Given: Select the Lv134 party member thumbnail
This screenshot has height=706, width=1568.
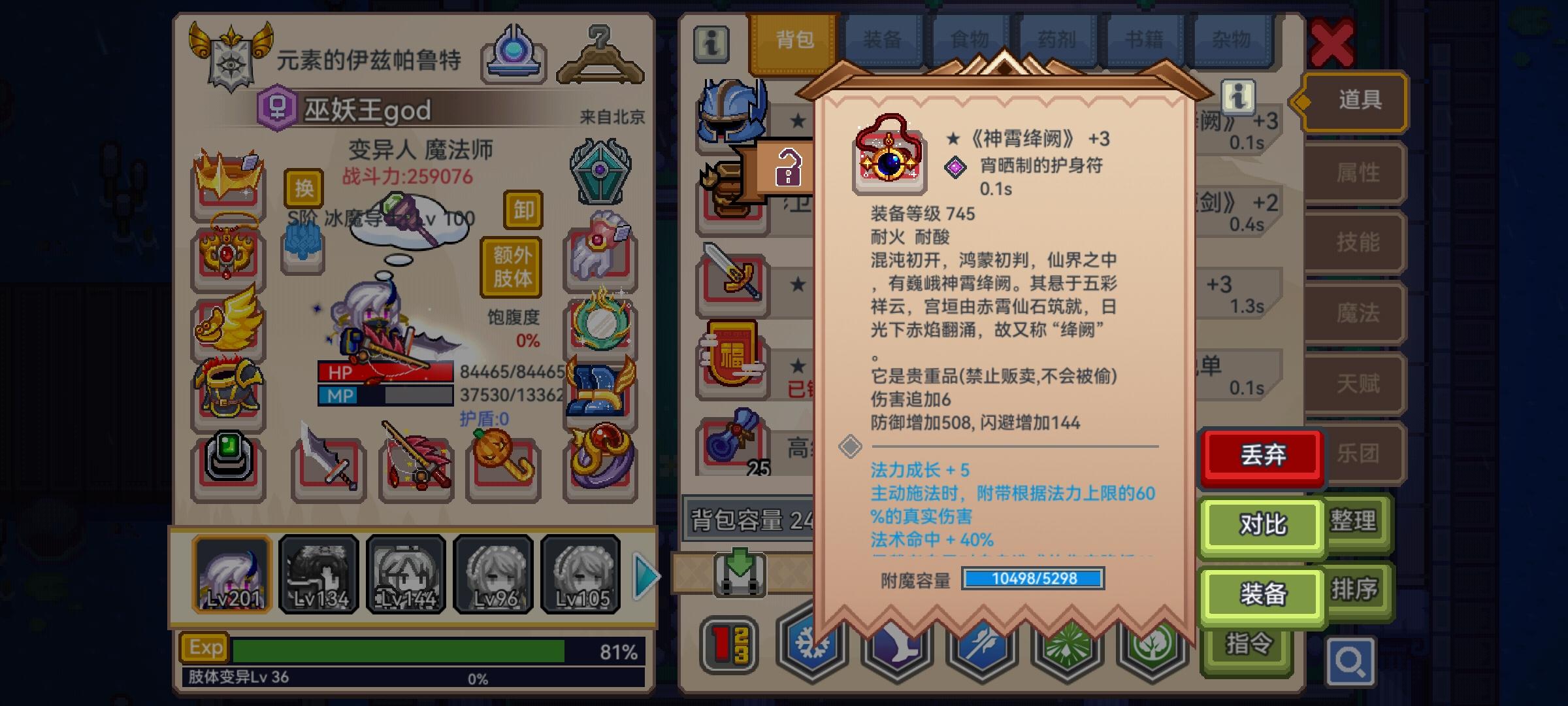Looking at the screenshot, I should pyautogui.click(x=319, y=574).
